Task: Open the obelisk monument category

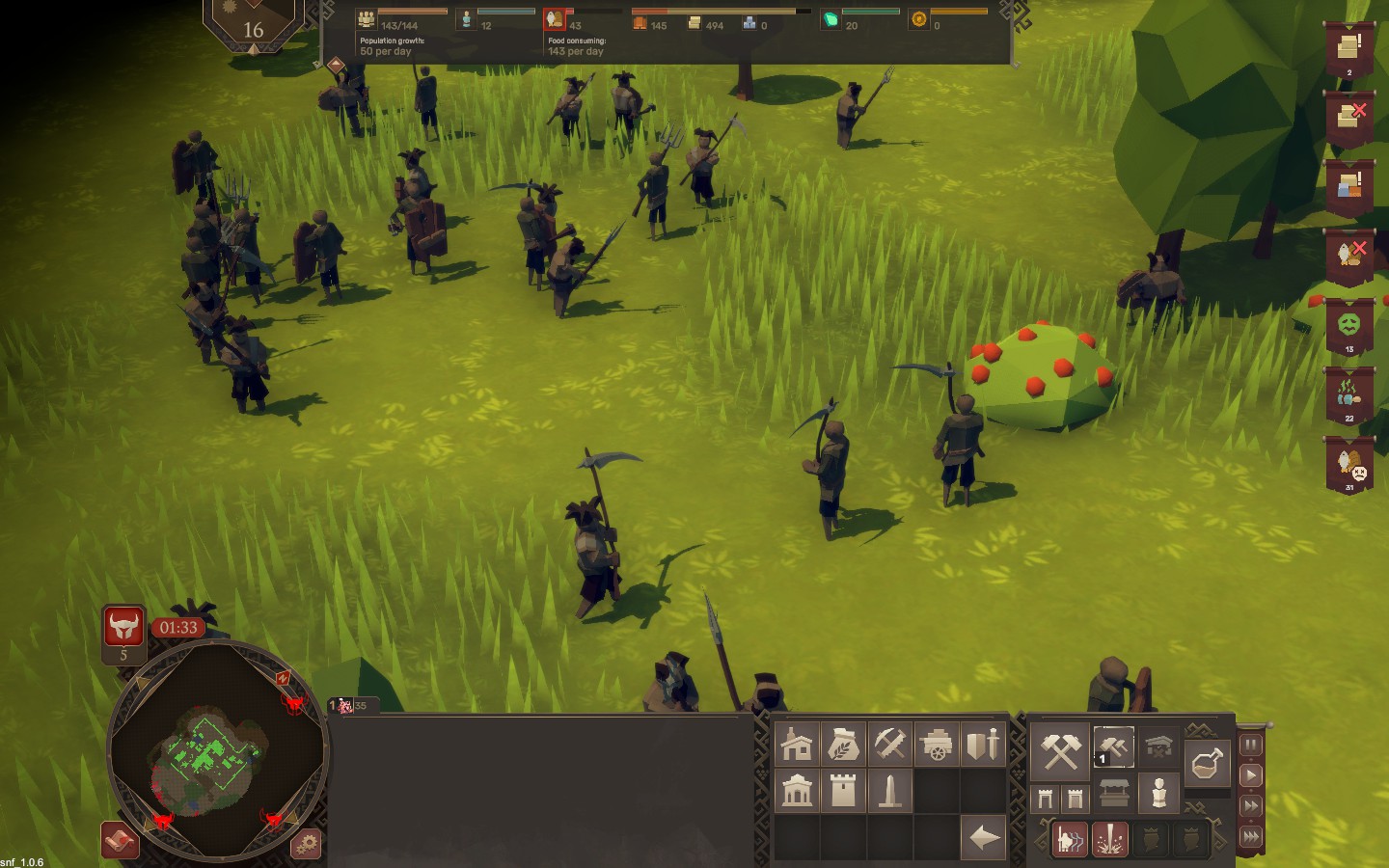Action: (x=889, y=791)
